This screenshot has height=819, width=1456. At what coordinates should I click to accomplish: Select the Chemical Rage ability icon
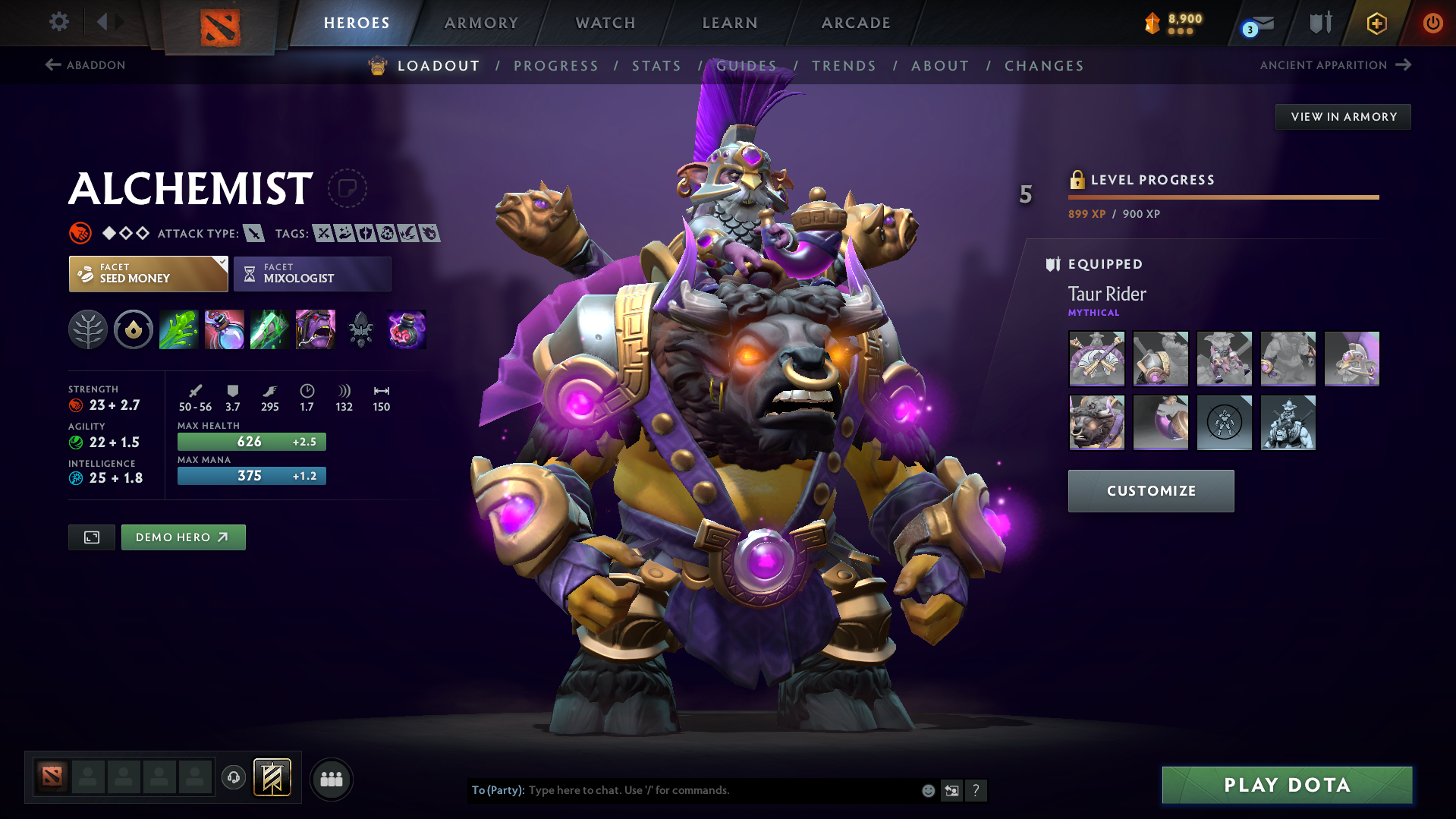coord(315,329)
